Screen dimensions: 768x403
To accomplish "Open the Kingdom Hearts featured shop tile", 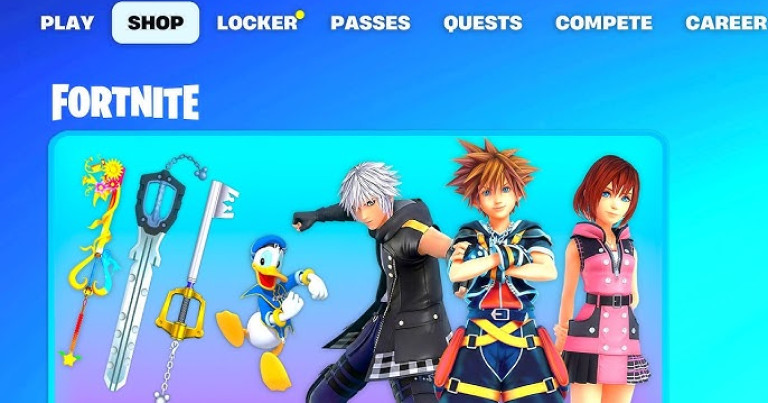I will pos(357,268).
